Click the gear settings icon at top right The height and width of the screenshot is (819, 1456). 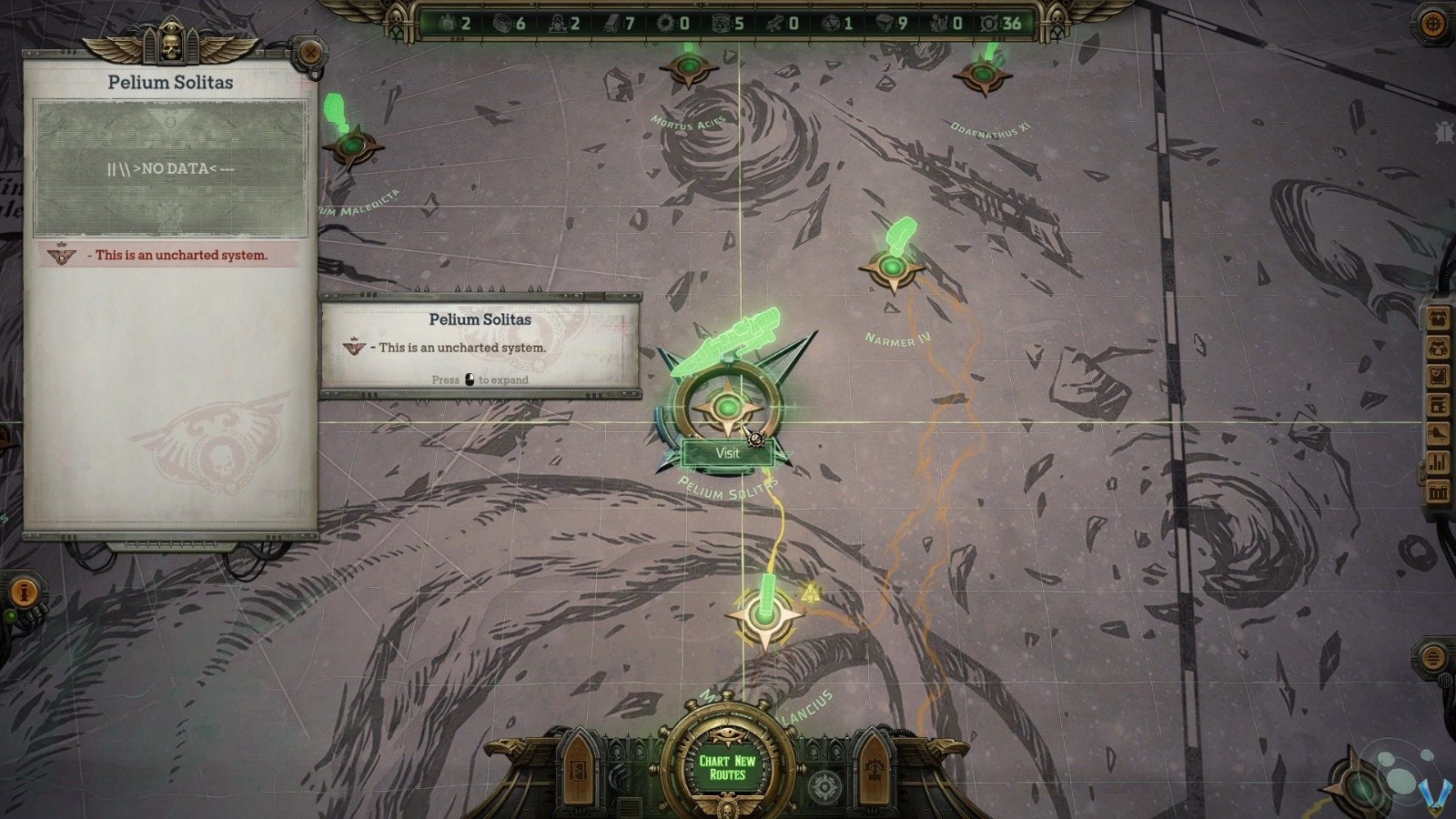(x=1431, y=23)
